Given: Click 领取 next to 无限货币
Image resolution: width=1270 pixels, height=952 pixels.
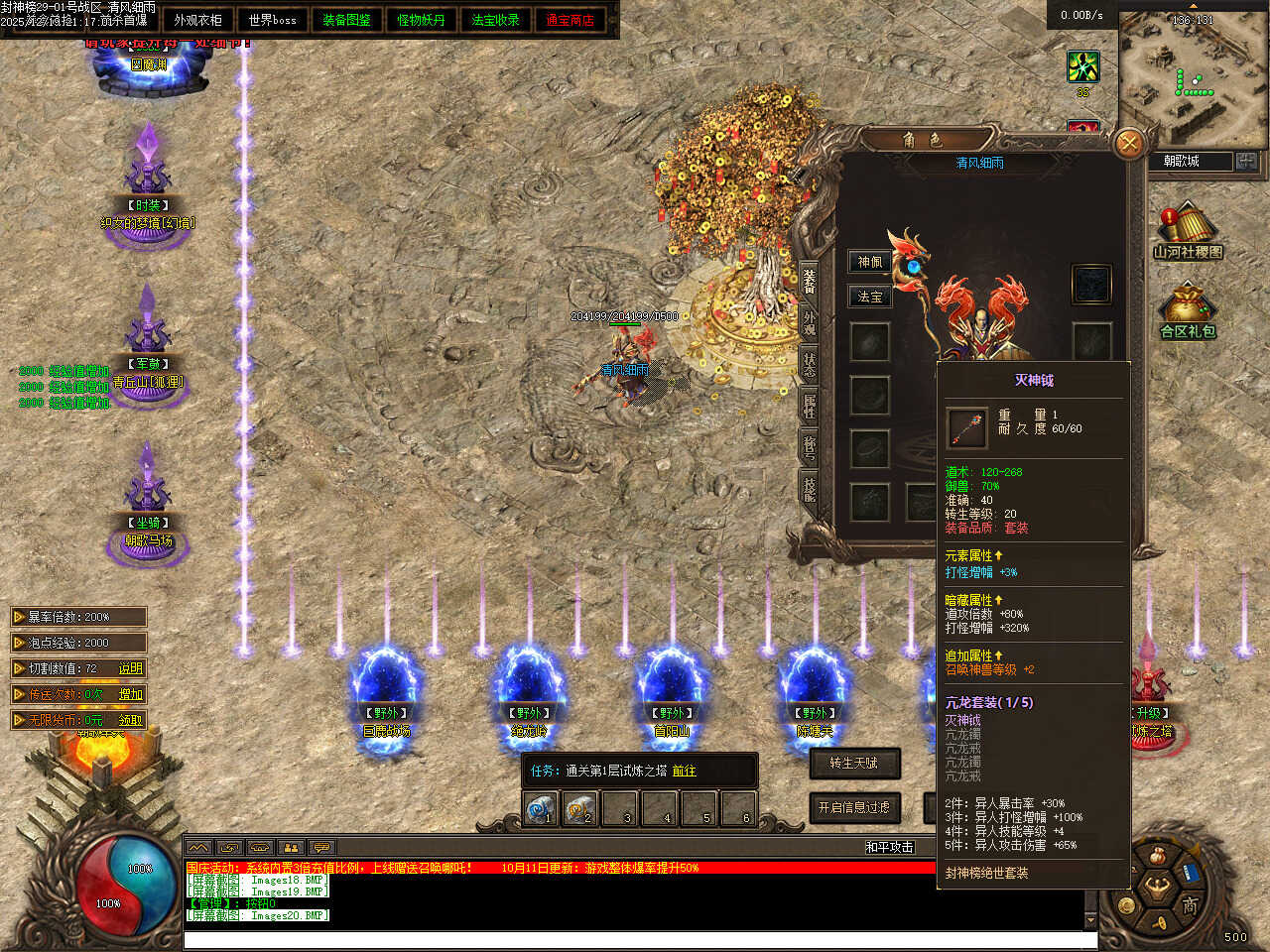Looking at the screenshot, I should click(131, 720).
